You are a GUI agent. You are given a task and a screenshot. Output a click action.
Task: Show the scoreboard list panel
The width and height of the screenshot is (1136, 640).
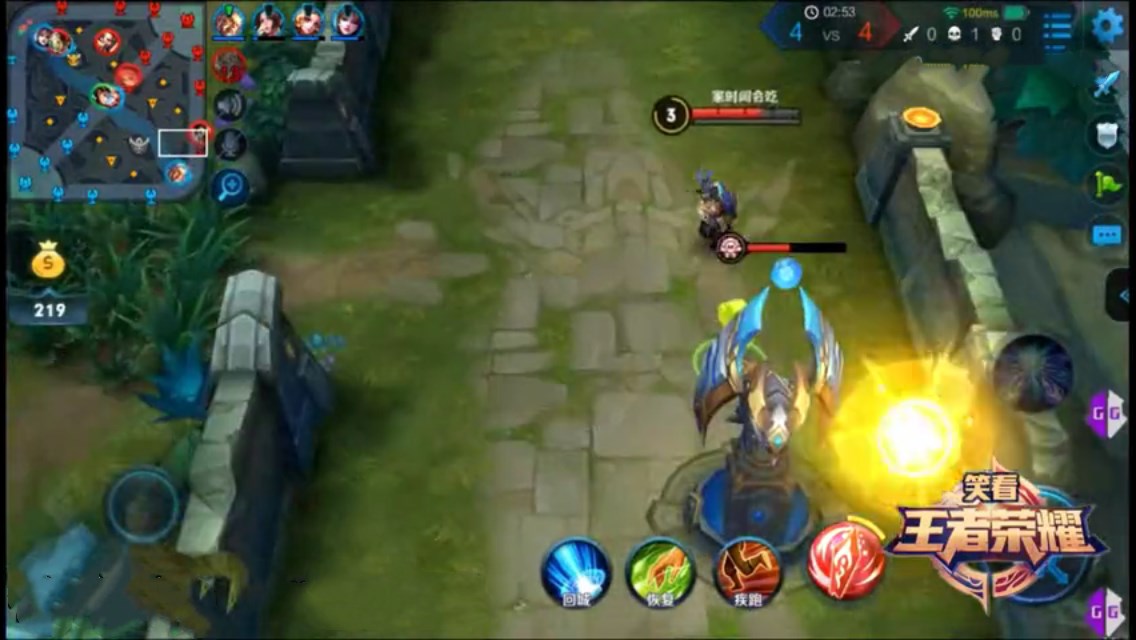(1057, 27)
